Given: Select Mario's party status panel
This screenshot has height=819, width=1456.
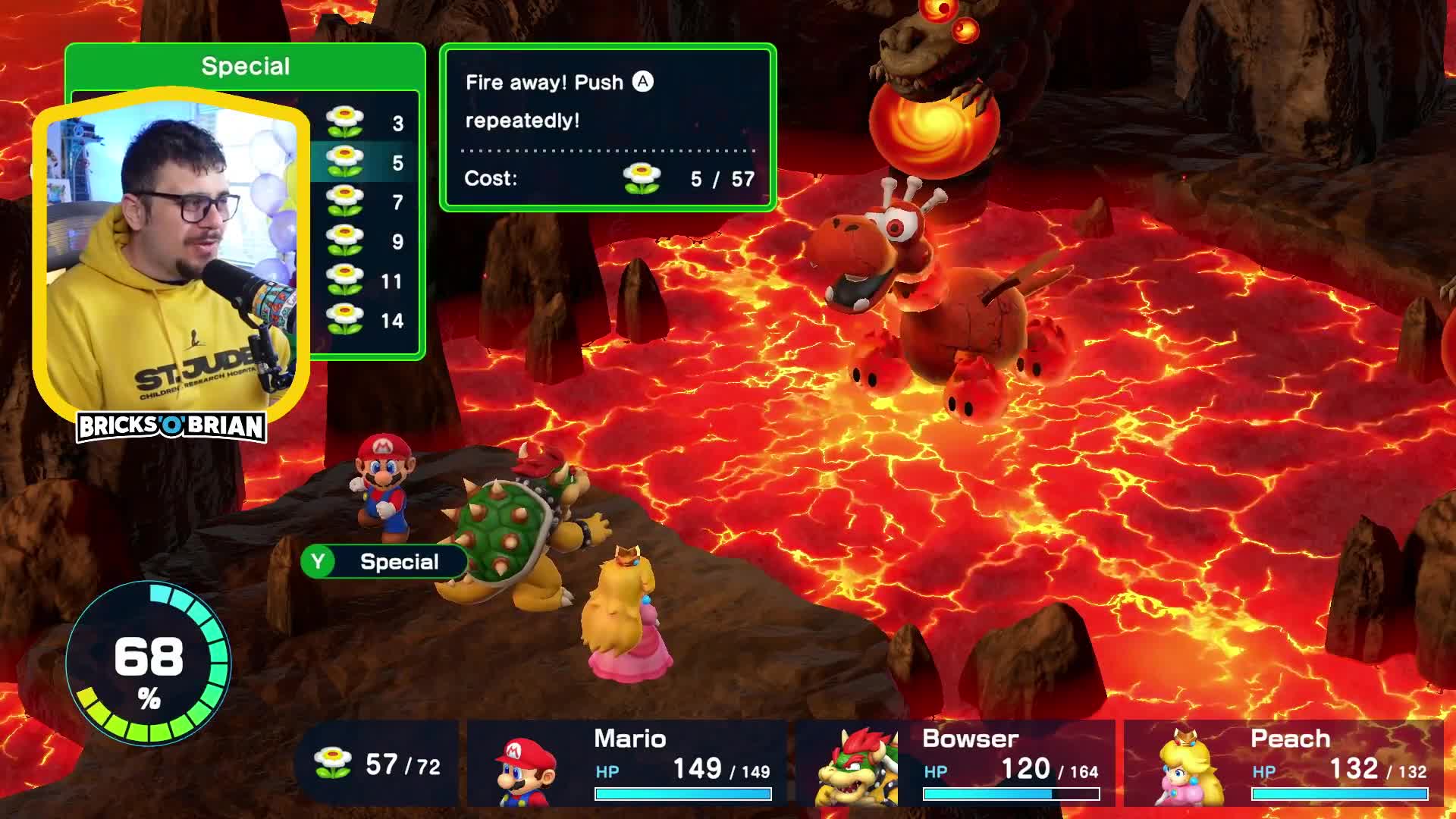Looking at the screenshot, I should point(628,763).
